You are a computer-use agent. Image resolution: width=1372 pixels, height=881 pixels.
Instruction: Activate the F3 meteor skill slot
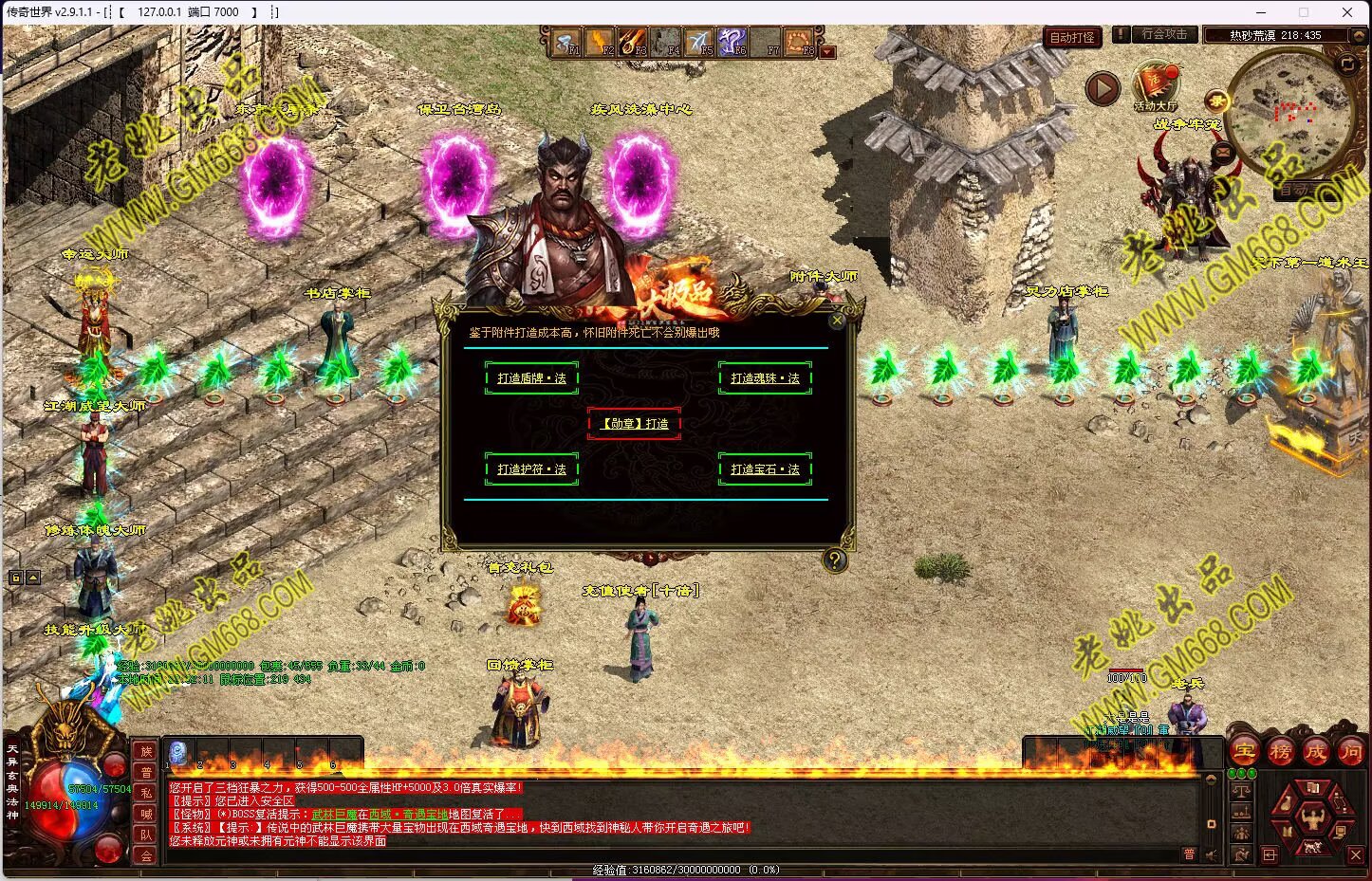[x=633, y=42]
